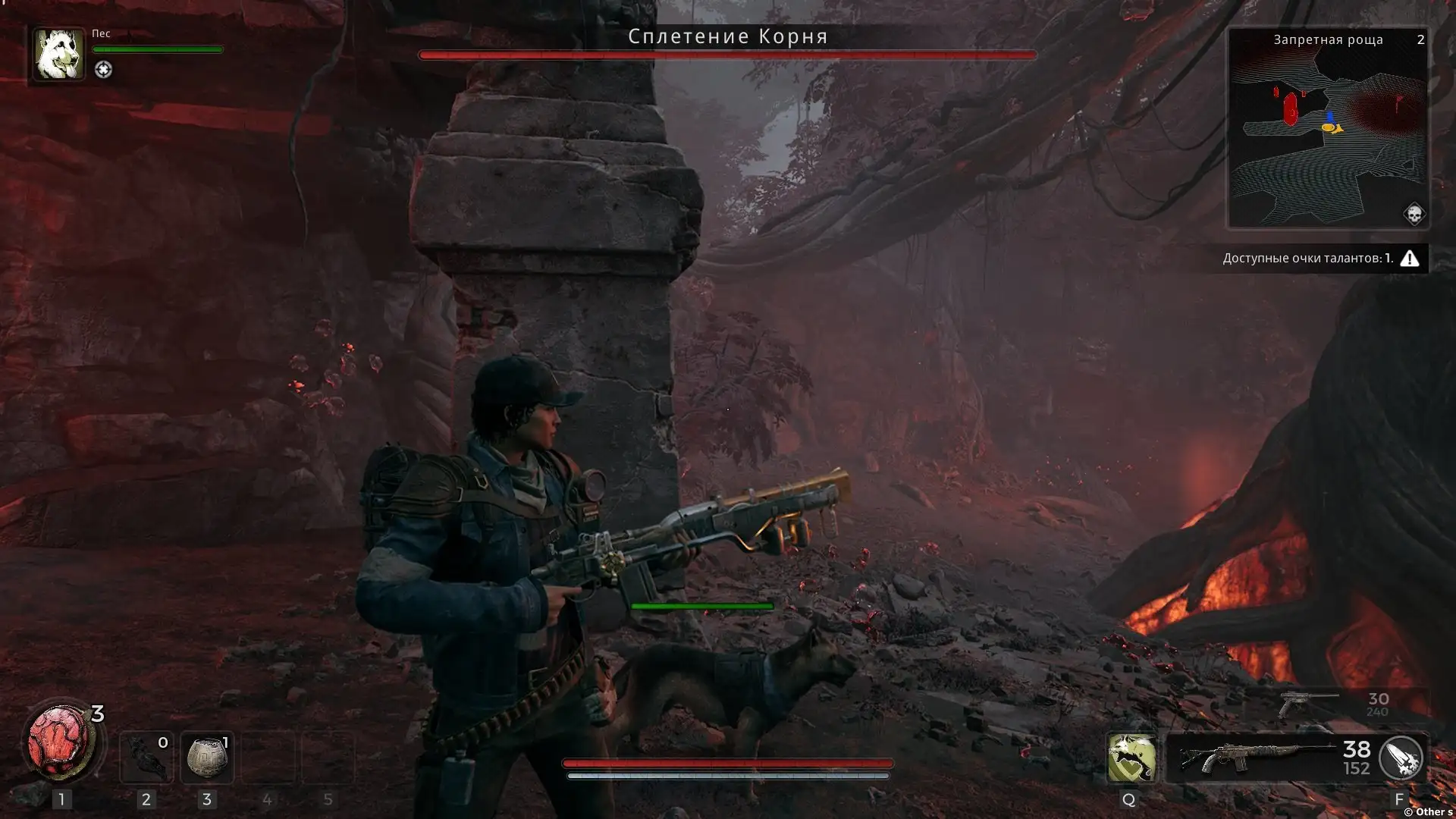The height and width of the screenshot is (819, 1456).
Task: Select the crosshair status icon under Пес
Action: tap(103, 70)
